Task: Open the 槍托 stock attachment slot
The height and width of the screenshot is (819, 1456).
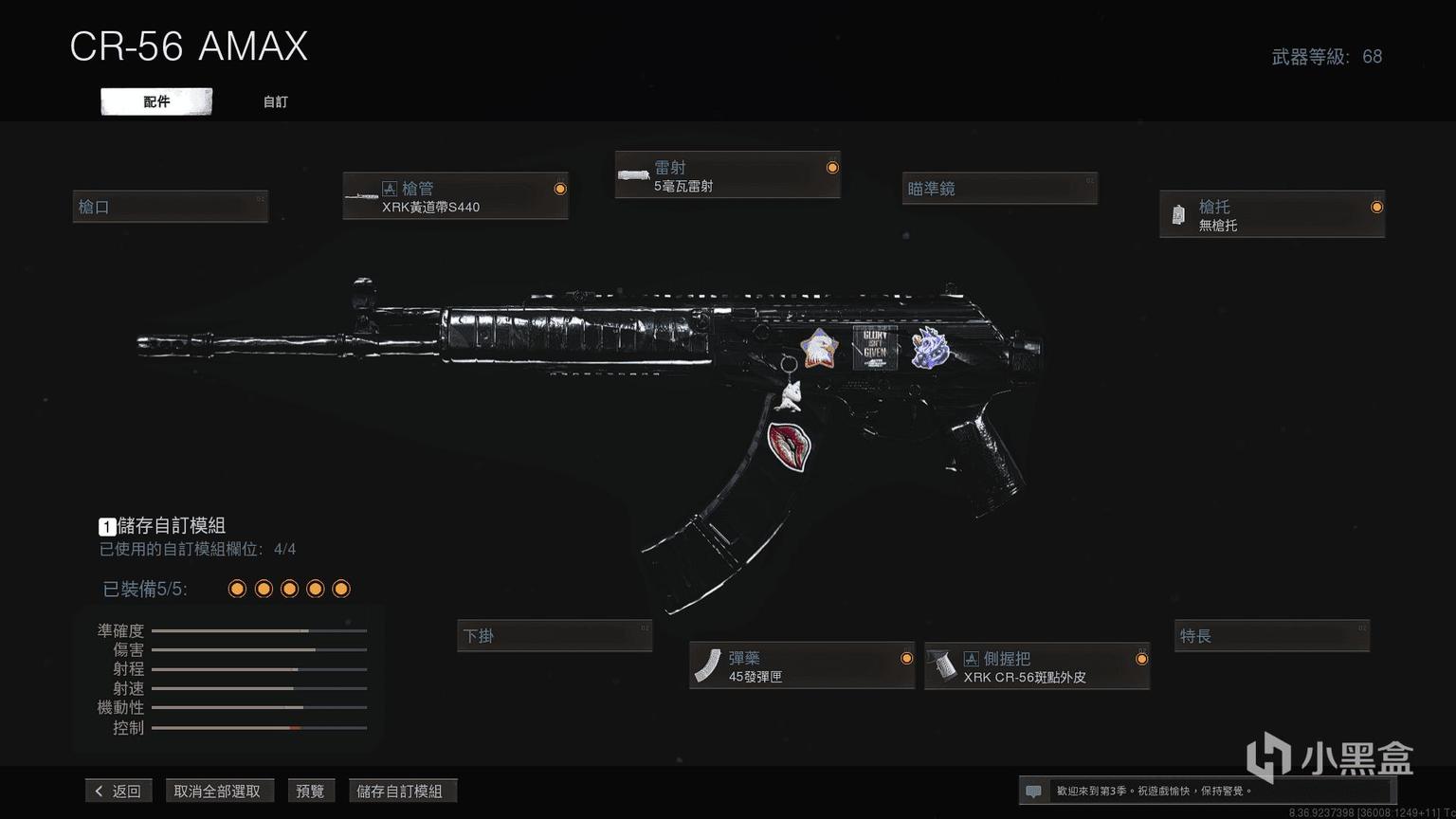Action: 1271,215
